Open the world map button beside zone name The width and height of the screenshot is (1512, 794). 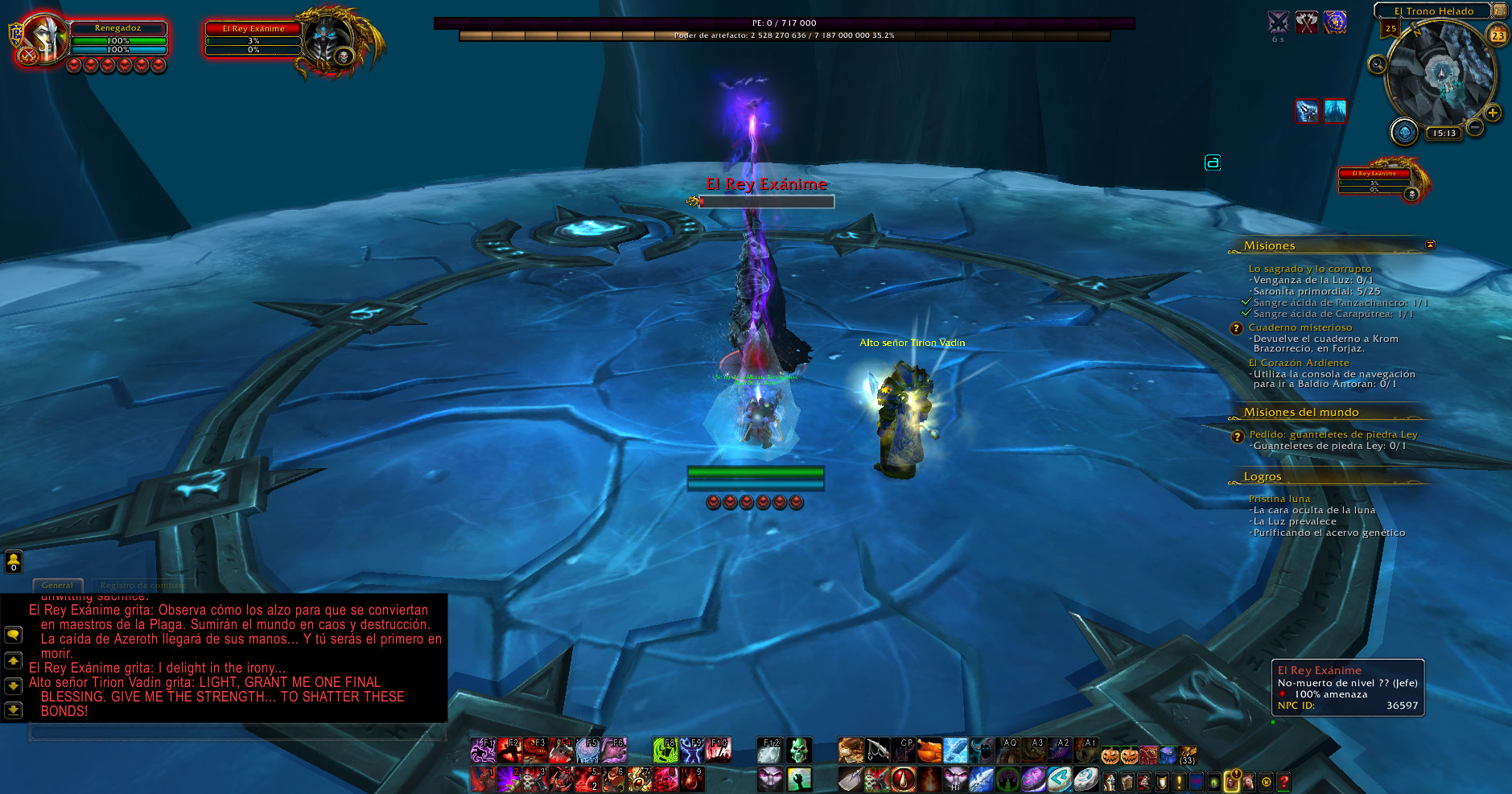pyautogui.click(x=1499, y=10)
